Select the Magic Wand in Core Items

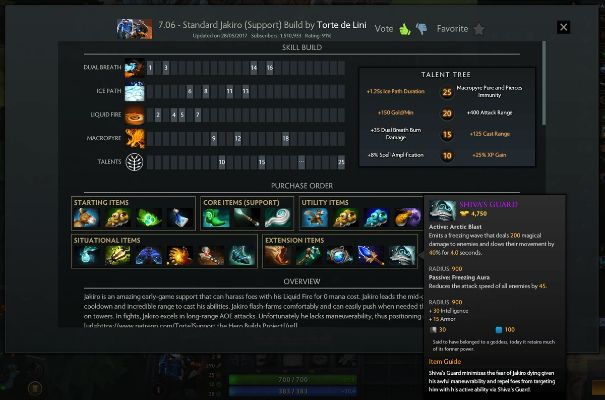pyautogui.click(x=247, y=217)
